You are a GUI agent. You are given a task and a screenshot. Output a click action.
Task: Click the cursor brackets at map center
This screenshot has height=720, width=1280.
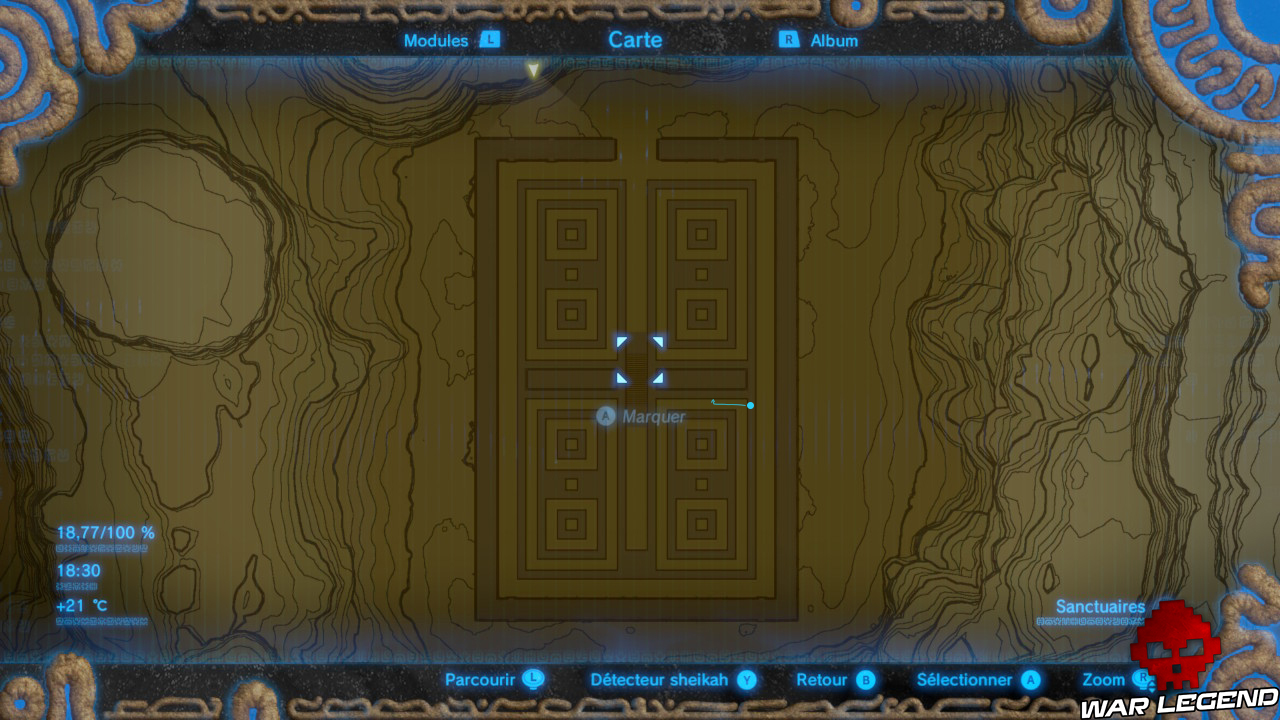click(x=640, y=362)
